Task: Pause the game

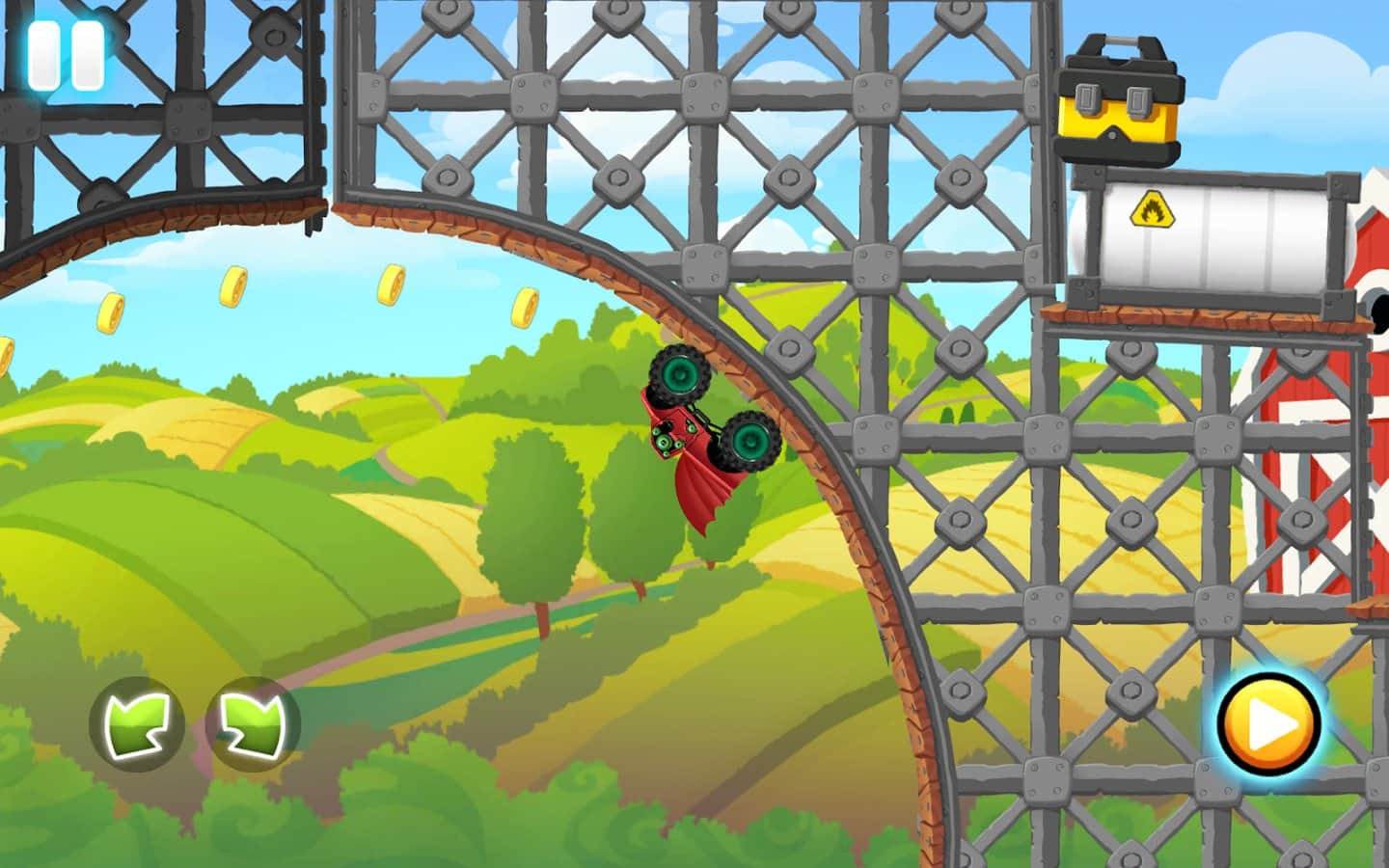Action: click(x=65, y=55)
